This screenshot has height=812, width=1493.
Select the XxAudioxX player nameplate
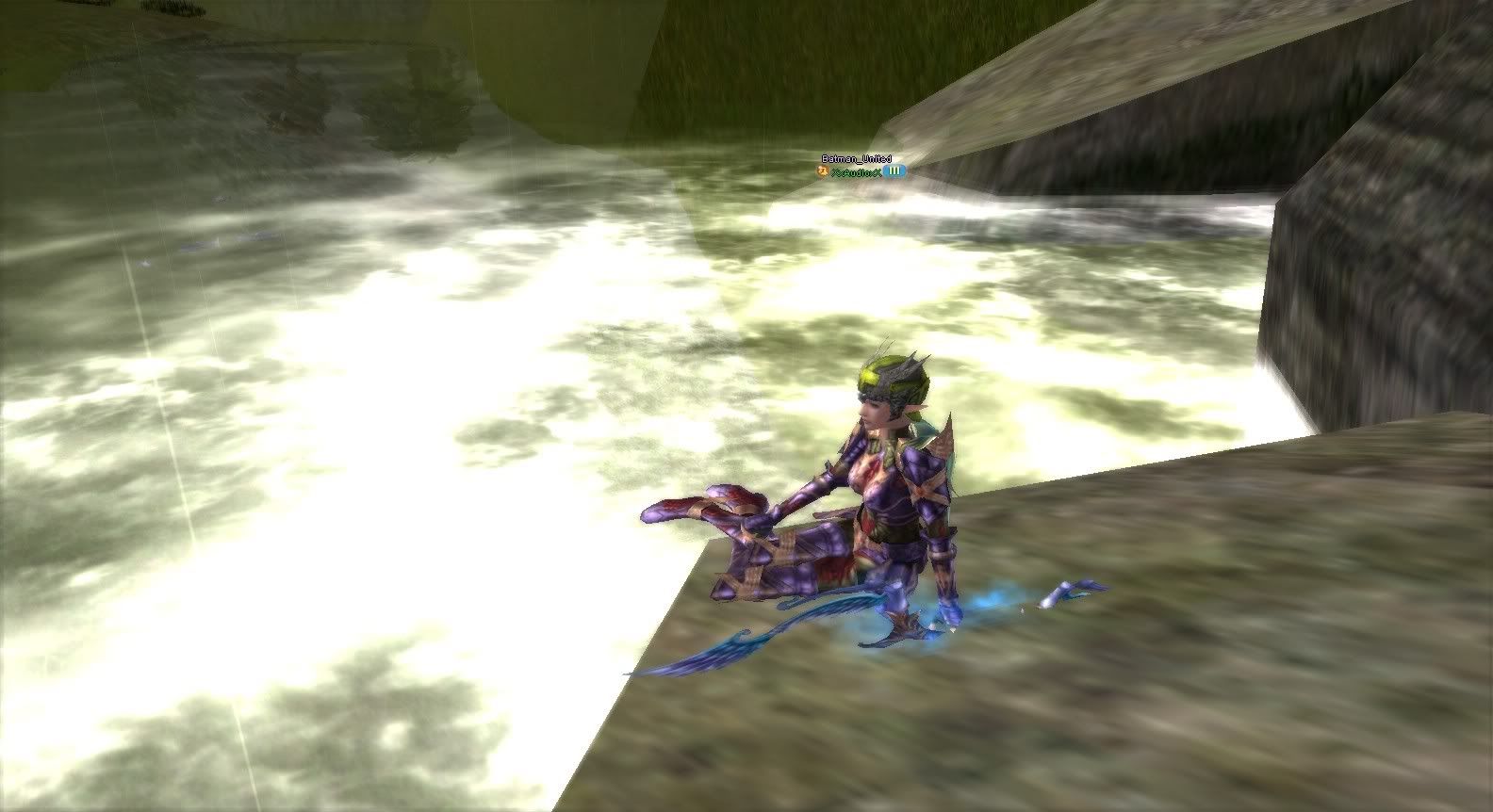(x=857, y=171)
